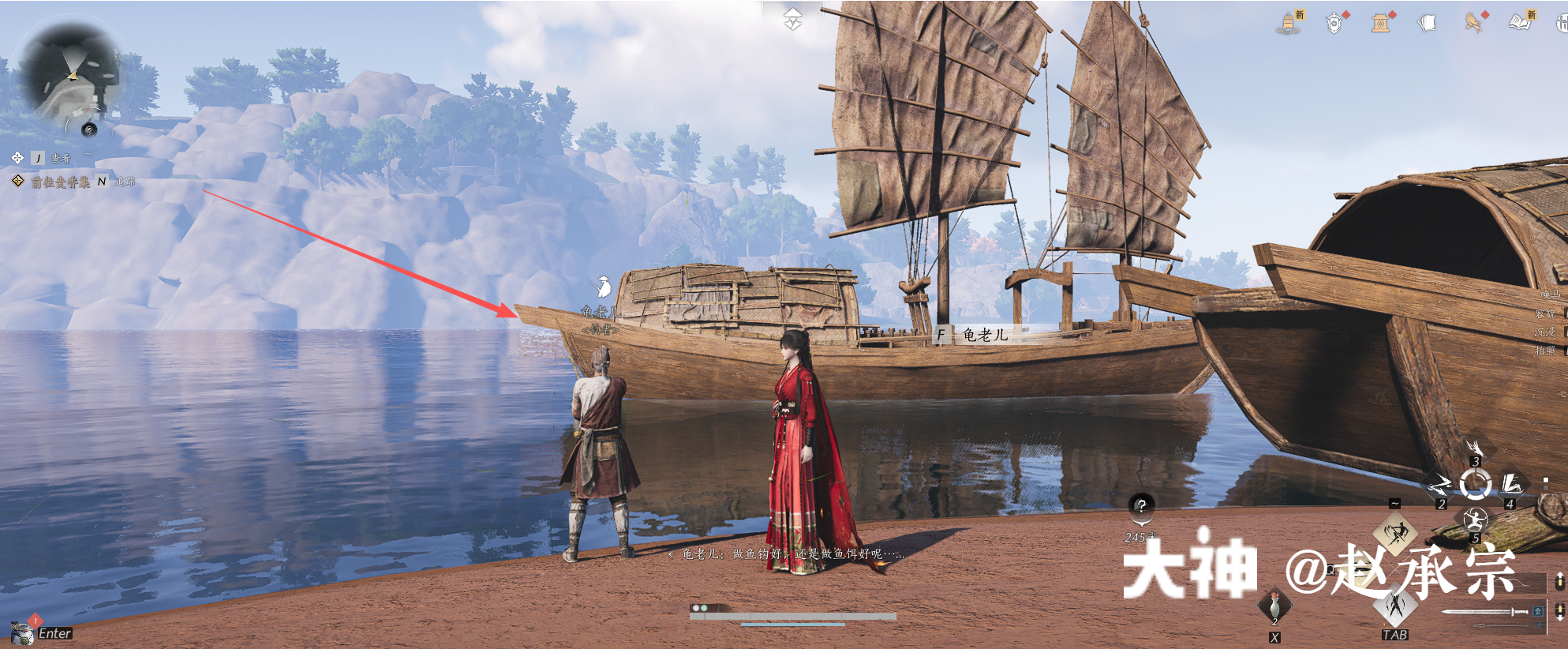Activate the feather skill in slot 3

[1475, 448]
